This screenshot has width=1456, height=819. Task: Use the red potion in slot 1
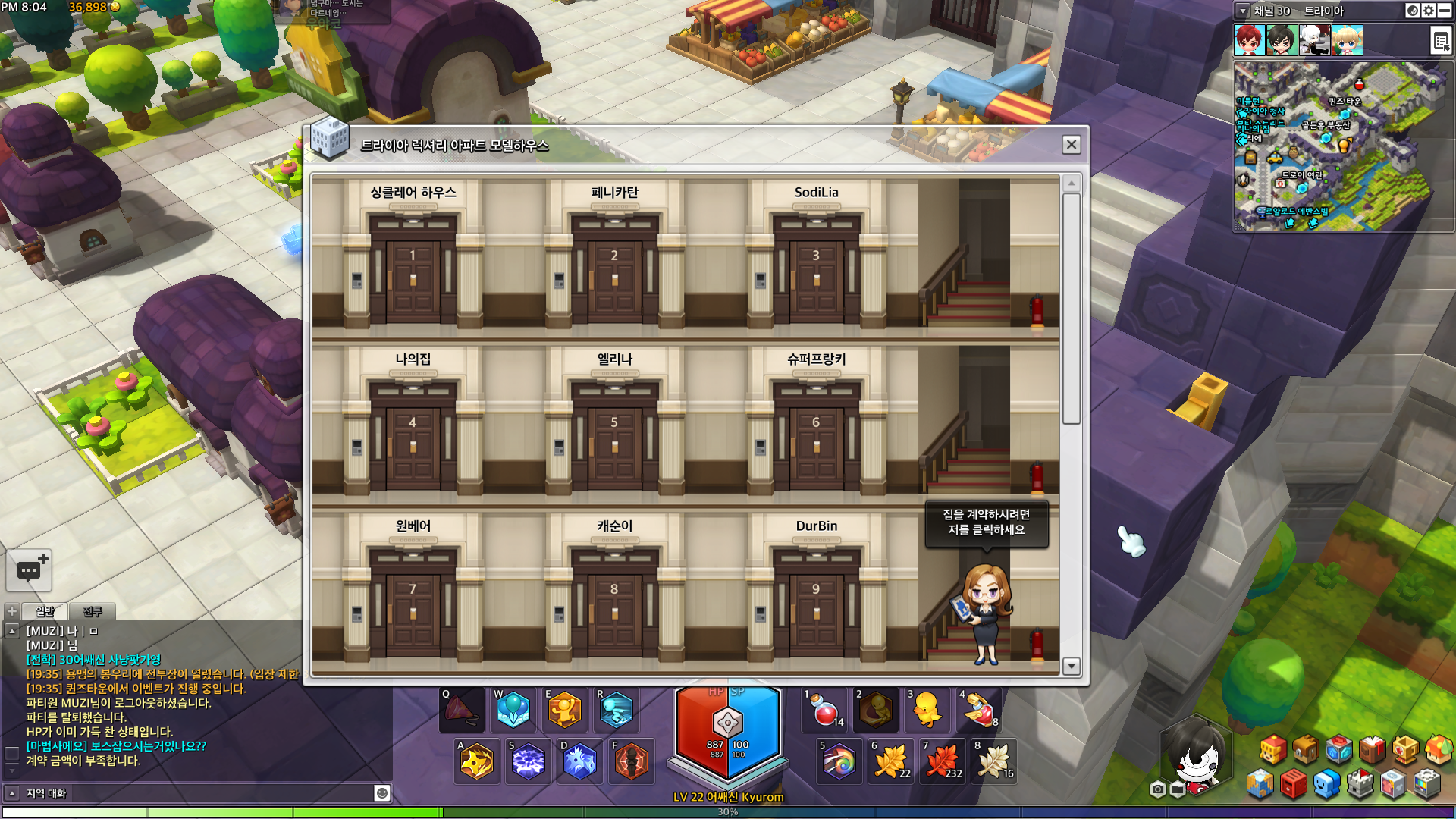[x=826, y=711]
